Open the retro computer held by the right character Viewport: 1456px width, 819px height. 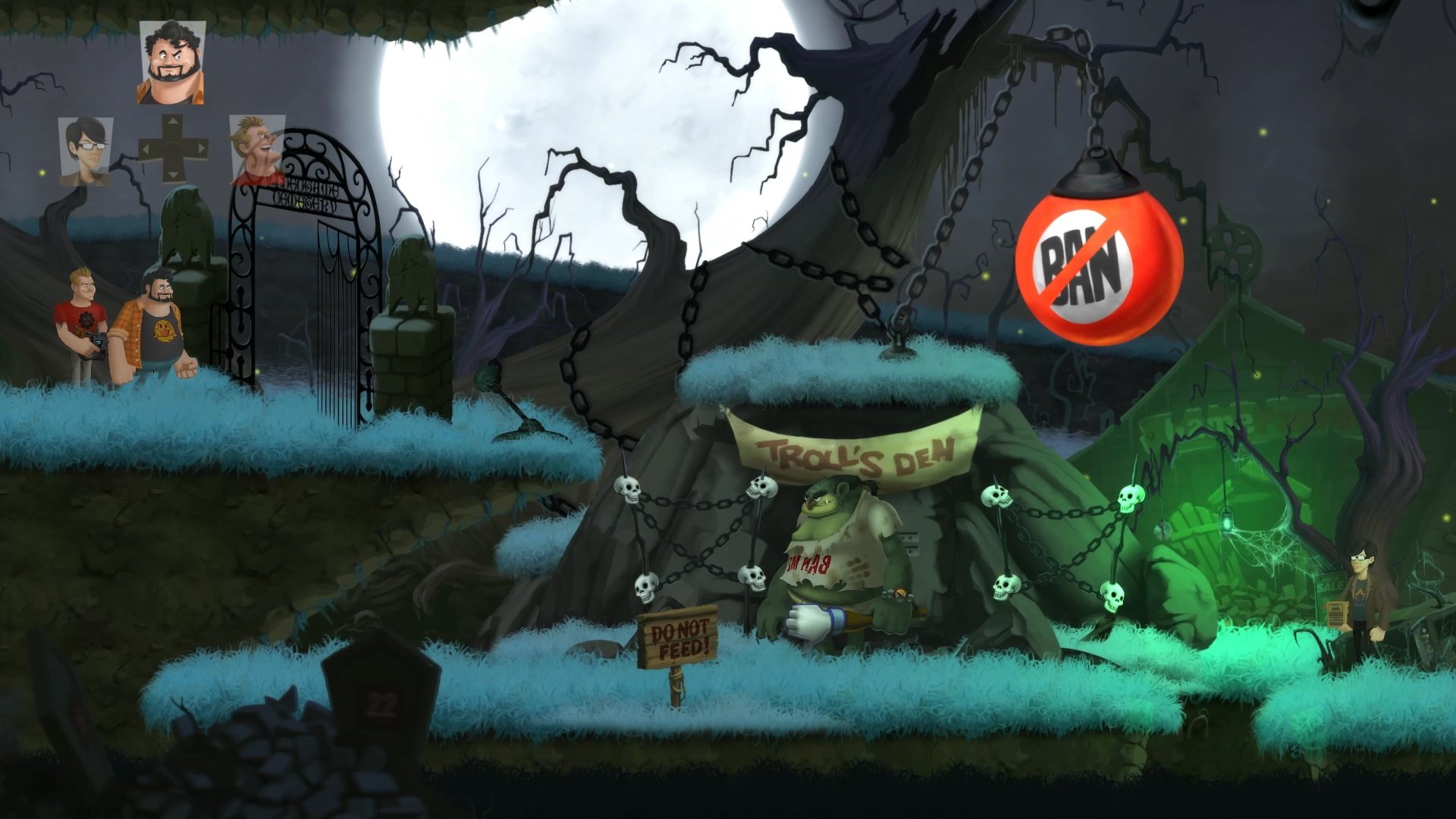coord(1338,613)
